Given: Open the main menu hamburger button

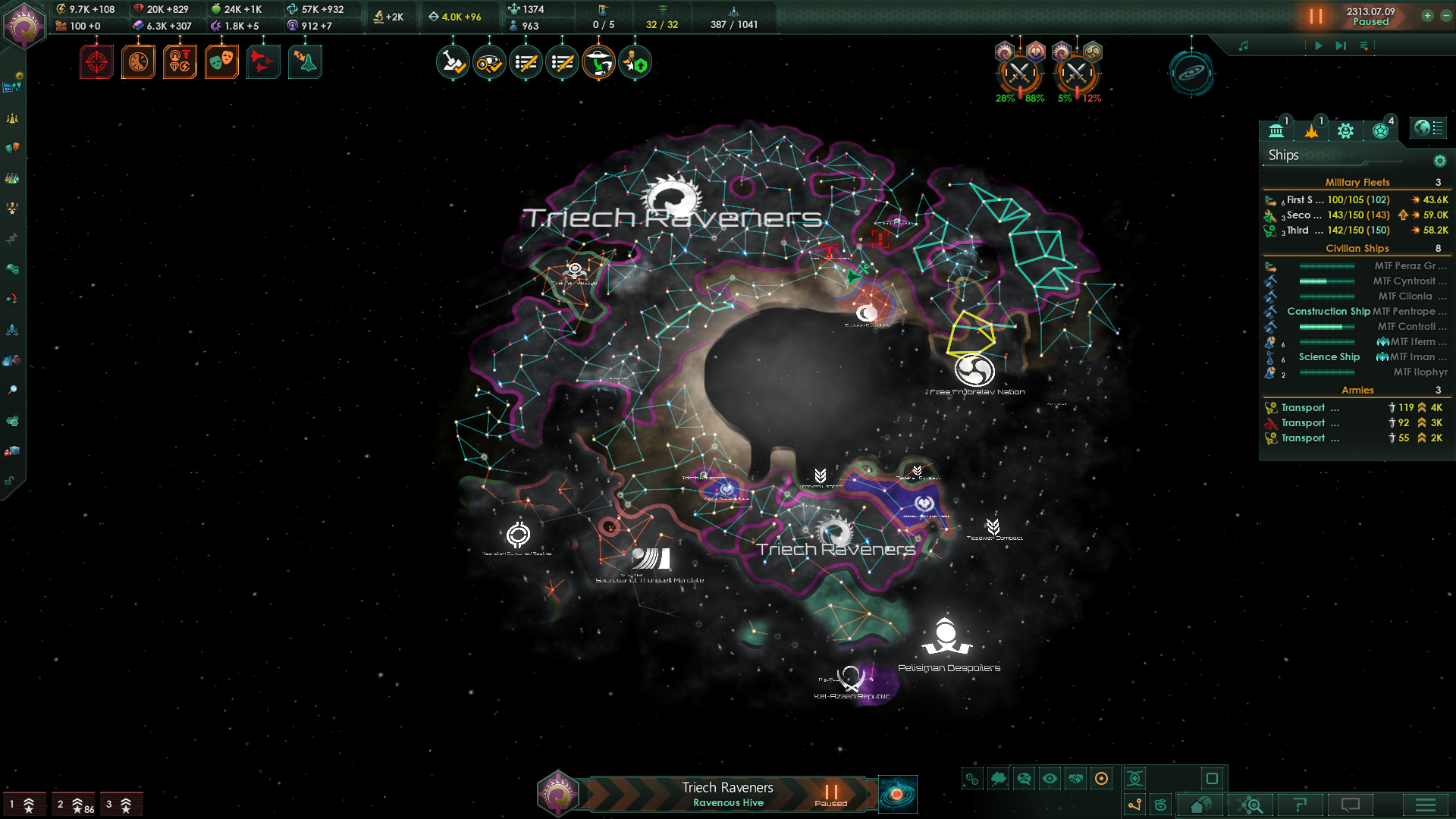Looking at the screenshot, I should point(1425,805).
